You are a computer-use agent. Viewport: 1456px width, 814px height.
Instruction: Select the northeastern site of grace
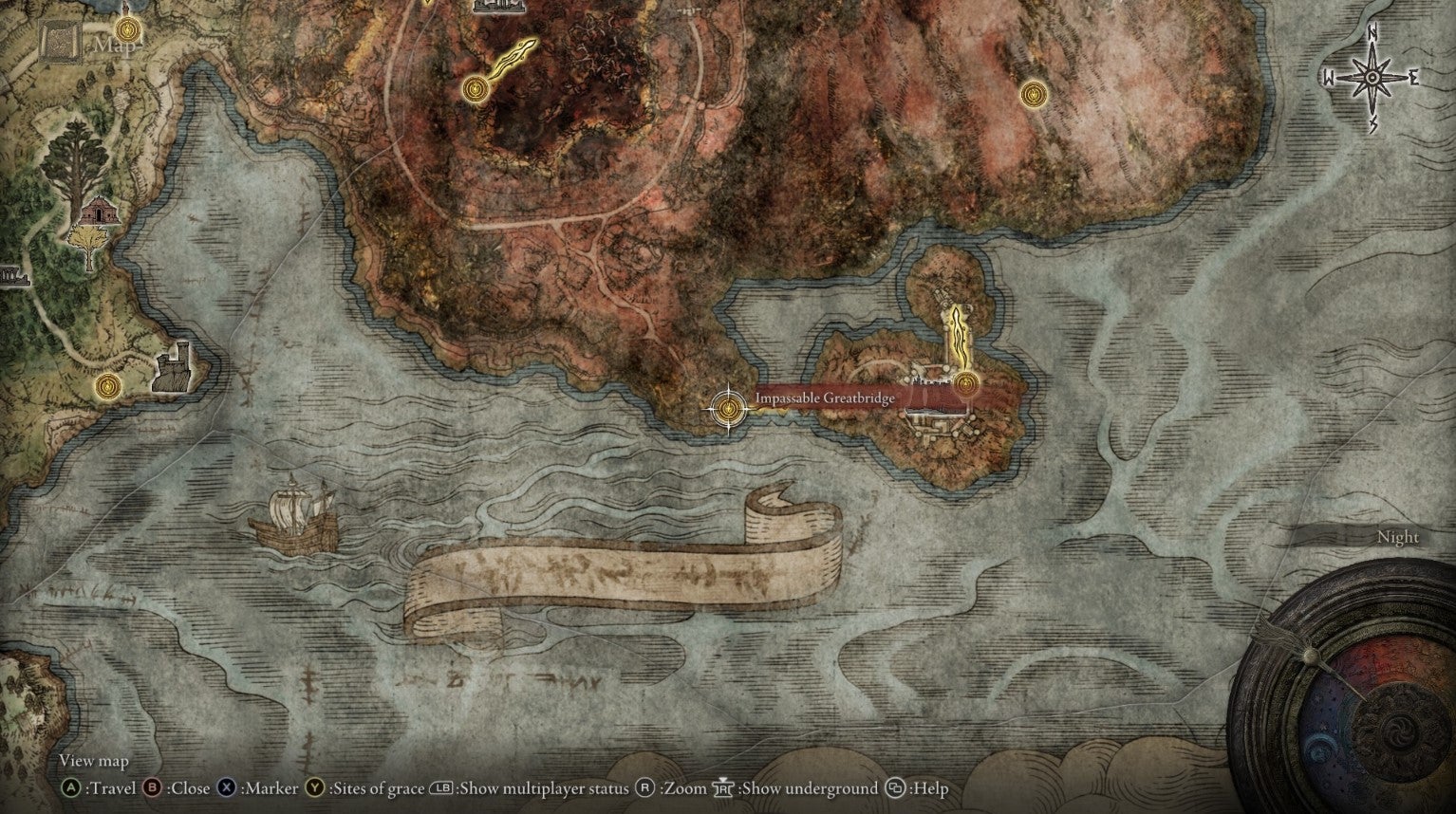1032,95
